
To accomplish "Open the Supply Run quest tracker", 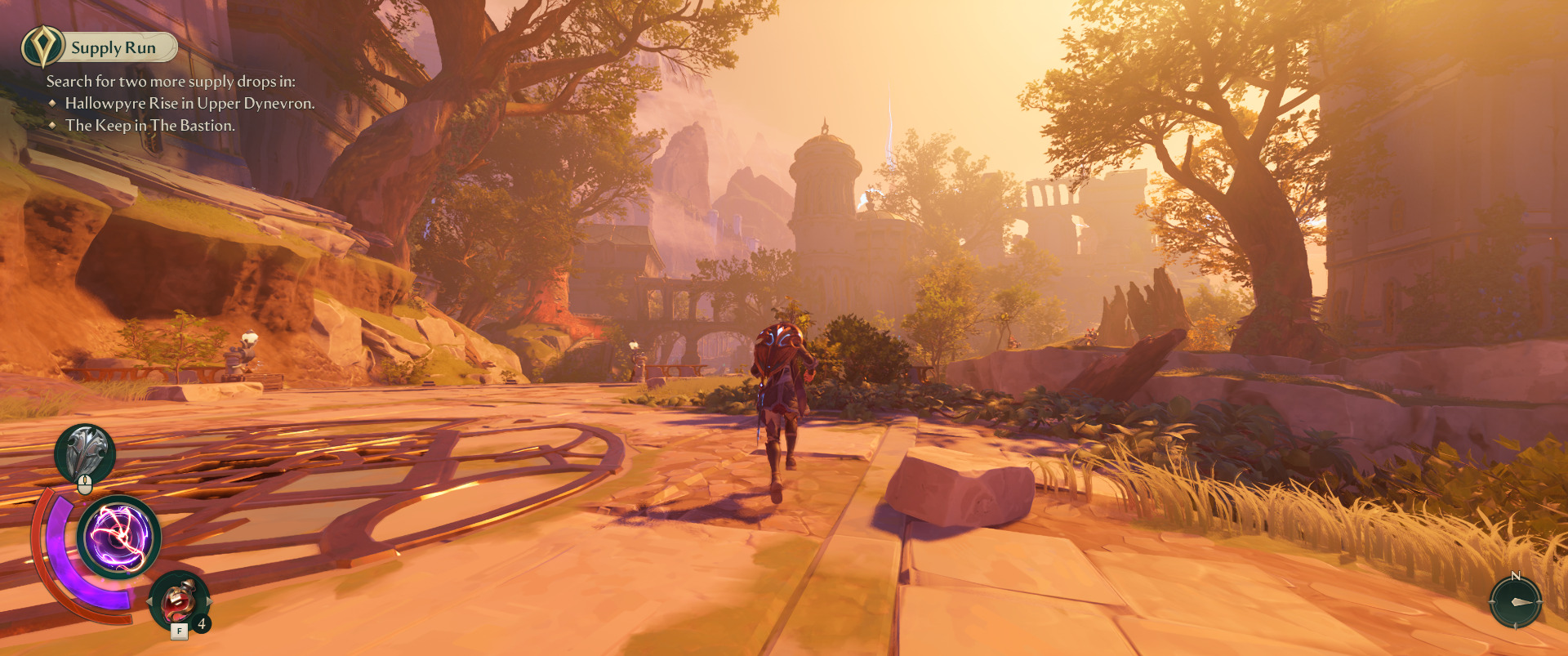I will pos(100,47).
